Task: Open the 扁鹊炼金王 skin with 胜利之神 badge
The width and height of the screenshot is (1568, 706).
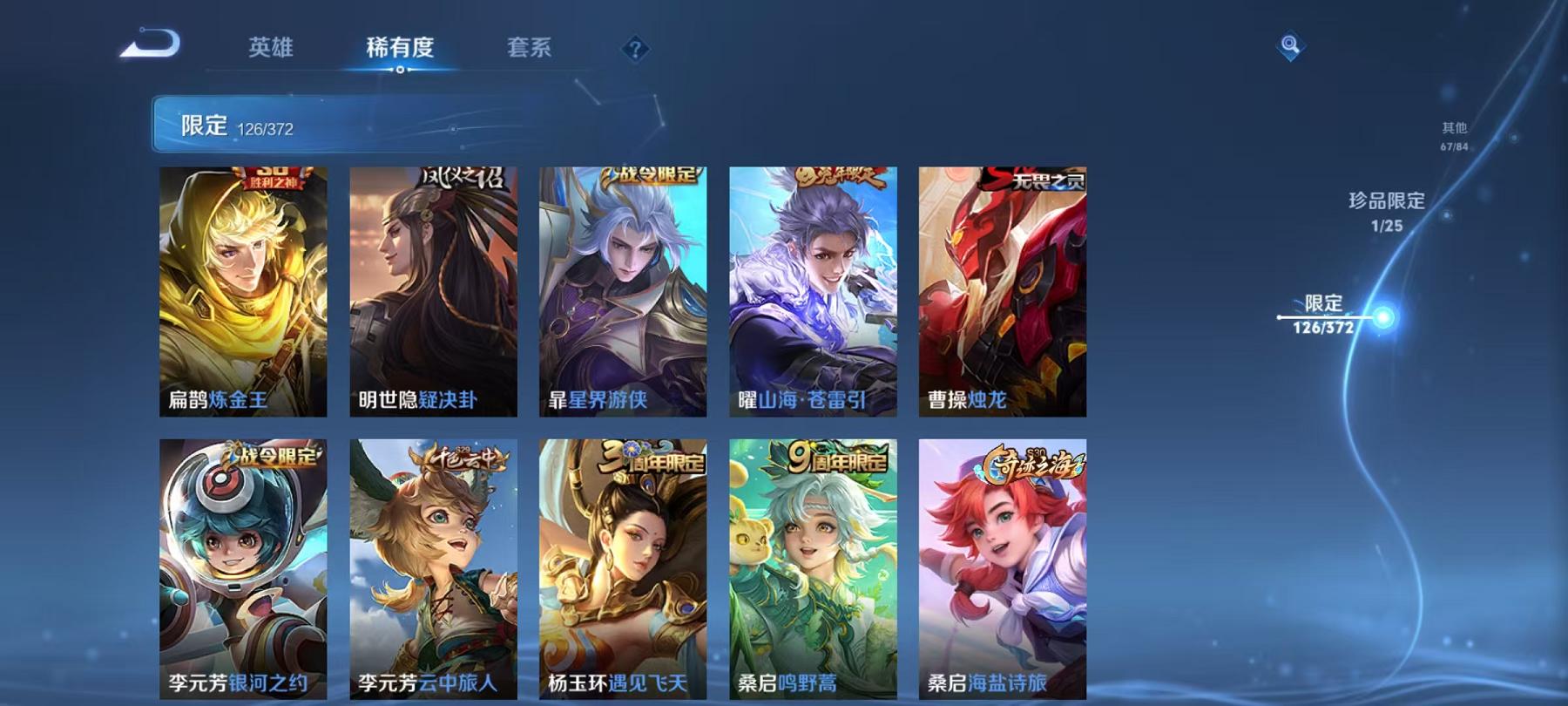Action: (244, 288)
